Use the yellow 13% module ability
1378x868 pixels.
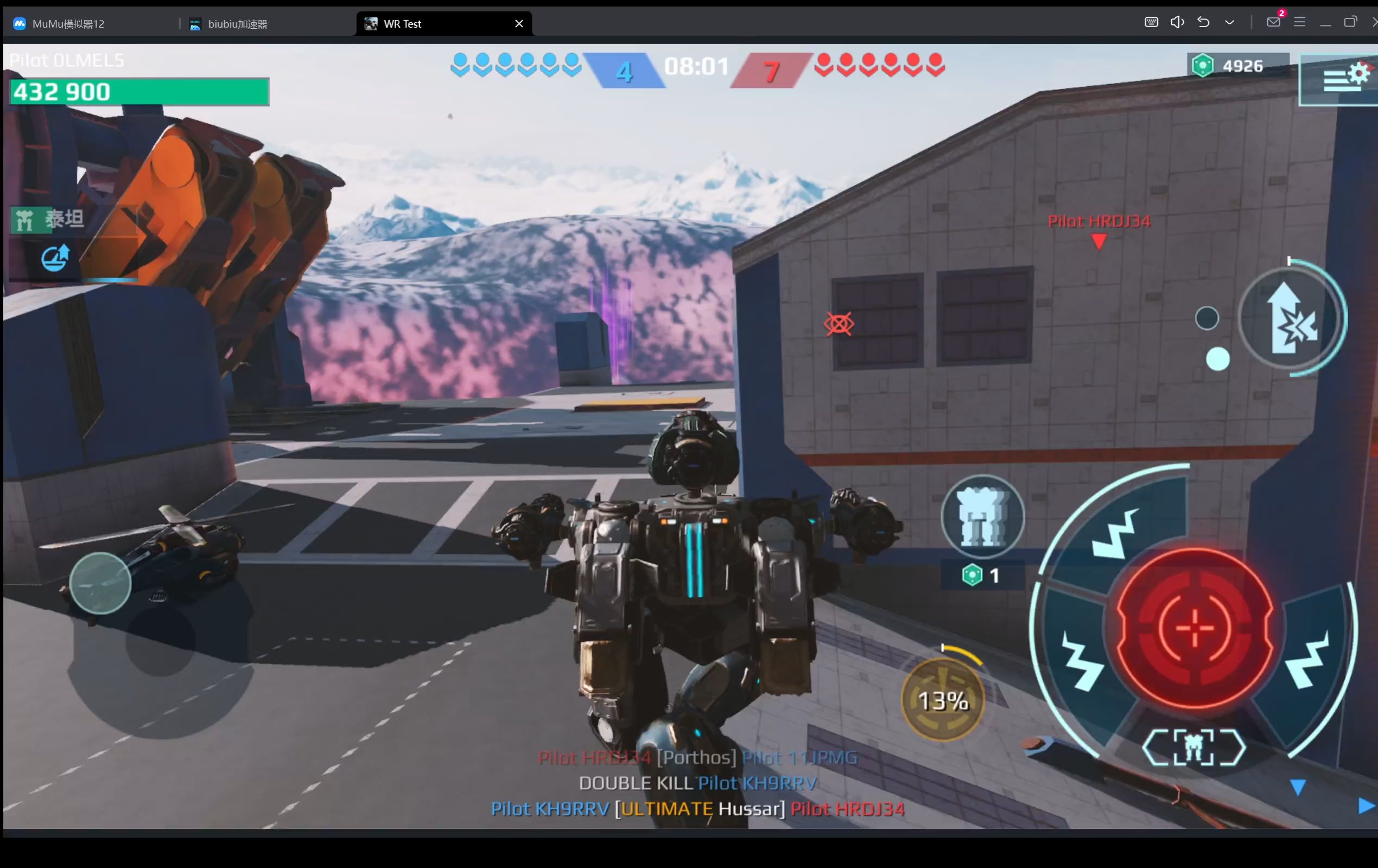943,700
